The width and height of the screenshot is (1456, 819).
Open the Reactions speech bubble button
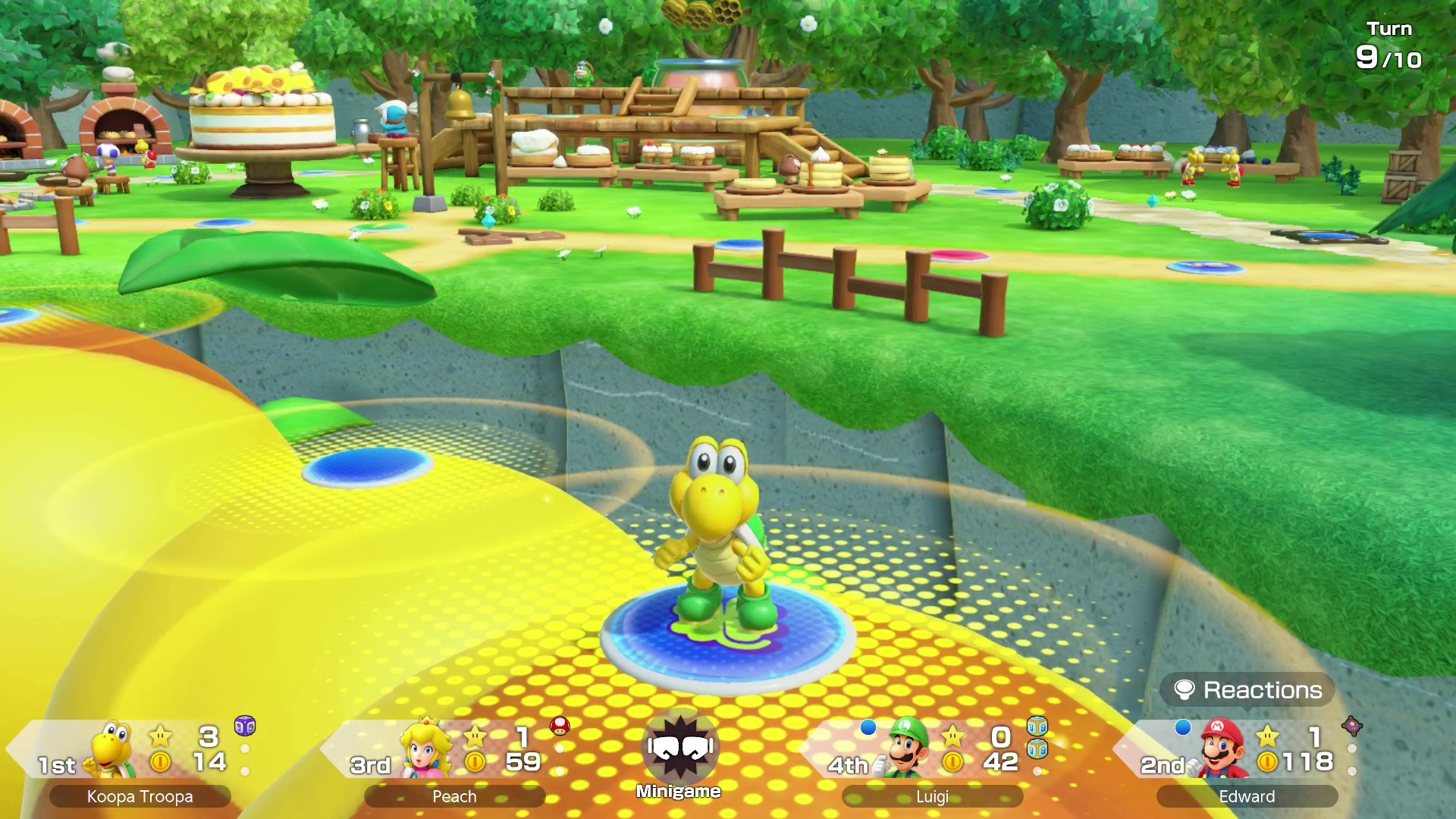(x=1247, y=690)
